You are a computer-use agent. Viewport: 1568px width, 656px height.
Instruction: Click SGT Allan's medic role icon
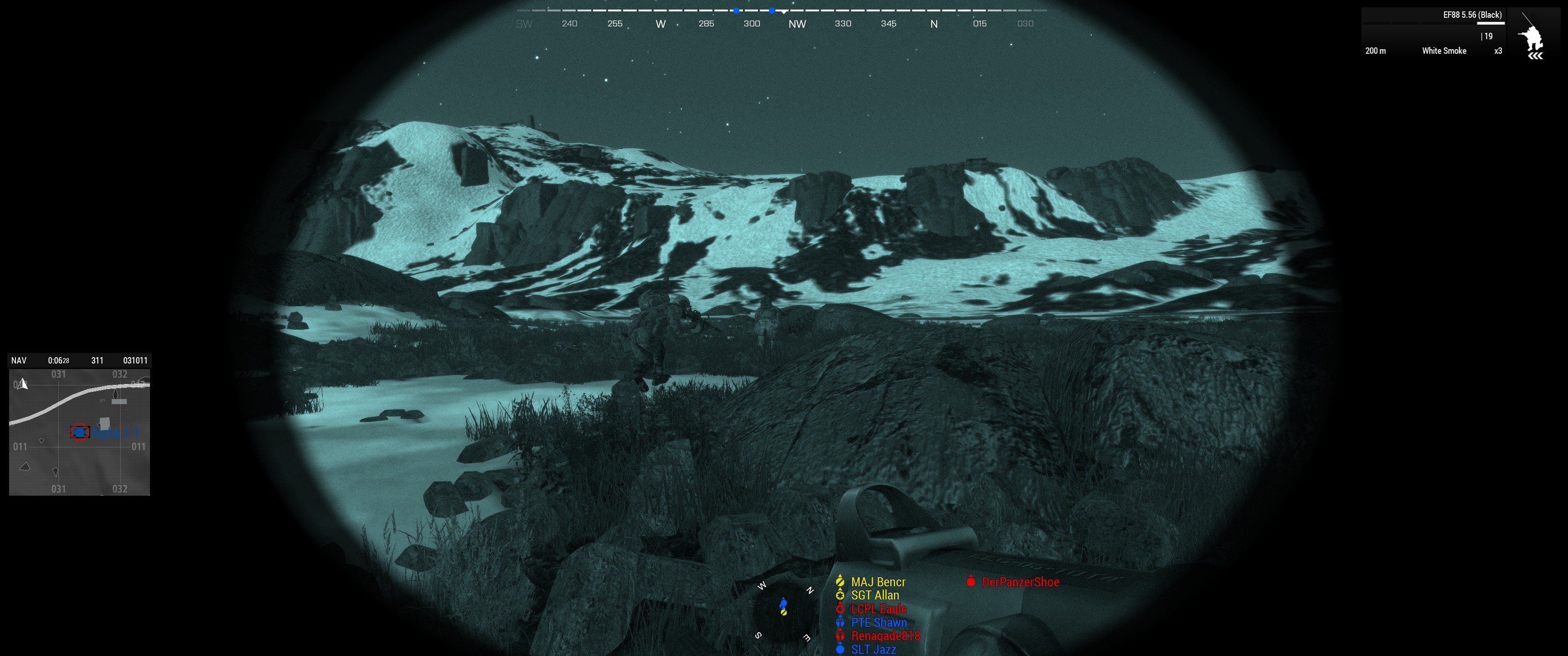coord(840,595)
